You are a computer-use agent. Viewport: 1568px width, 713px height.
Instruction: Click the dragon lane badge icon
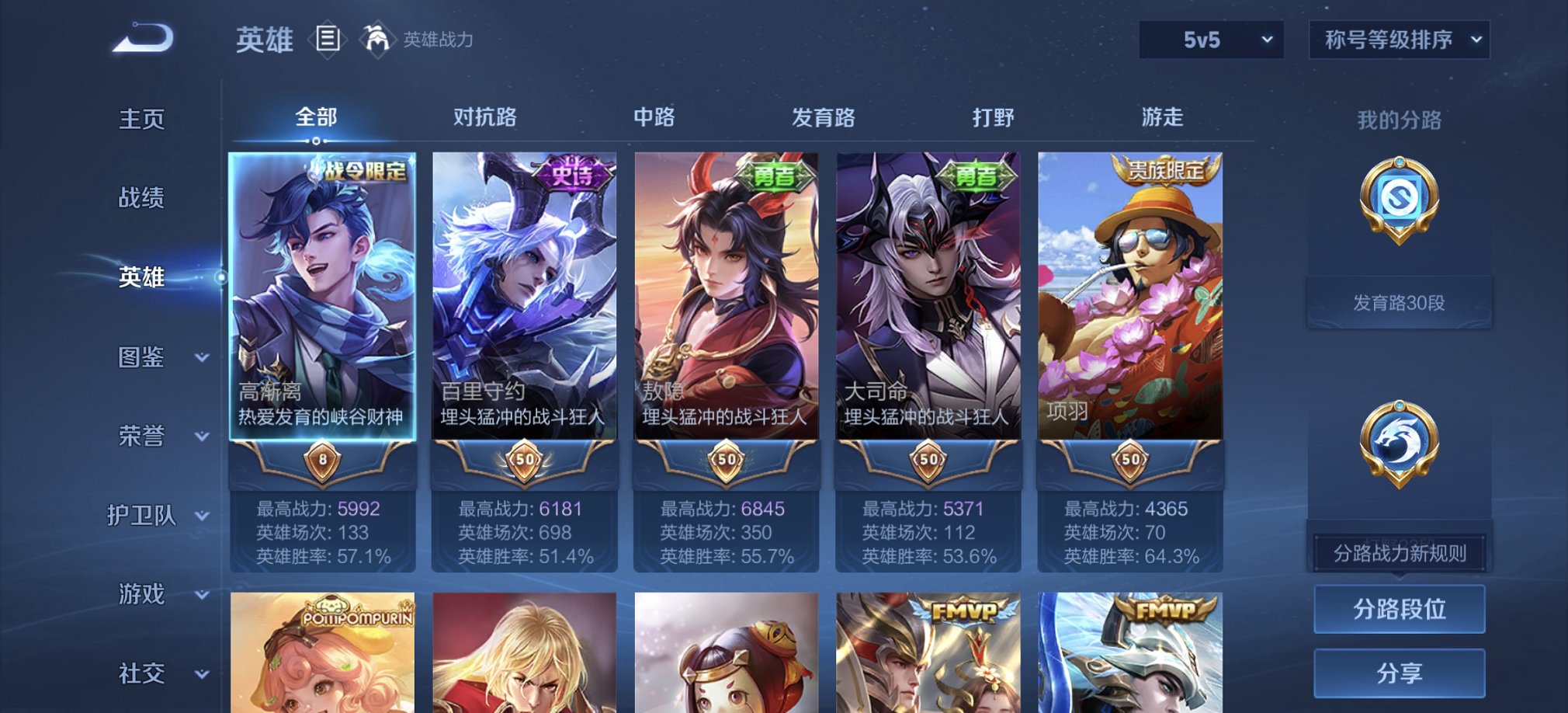click(1398, 441)
